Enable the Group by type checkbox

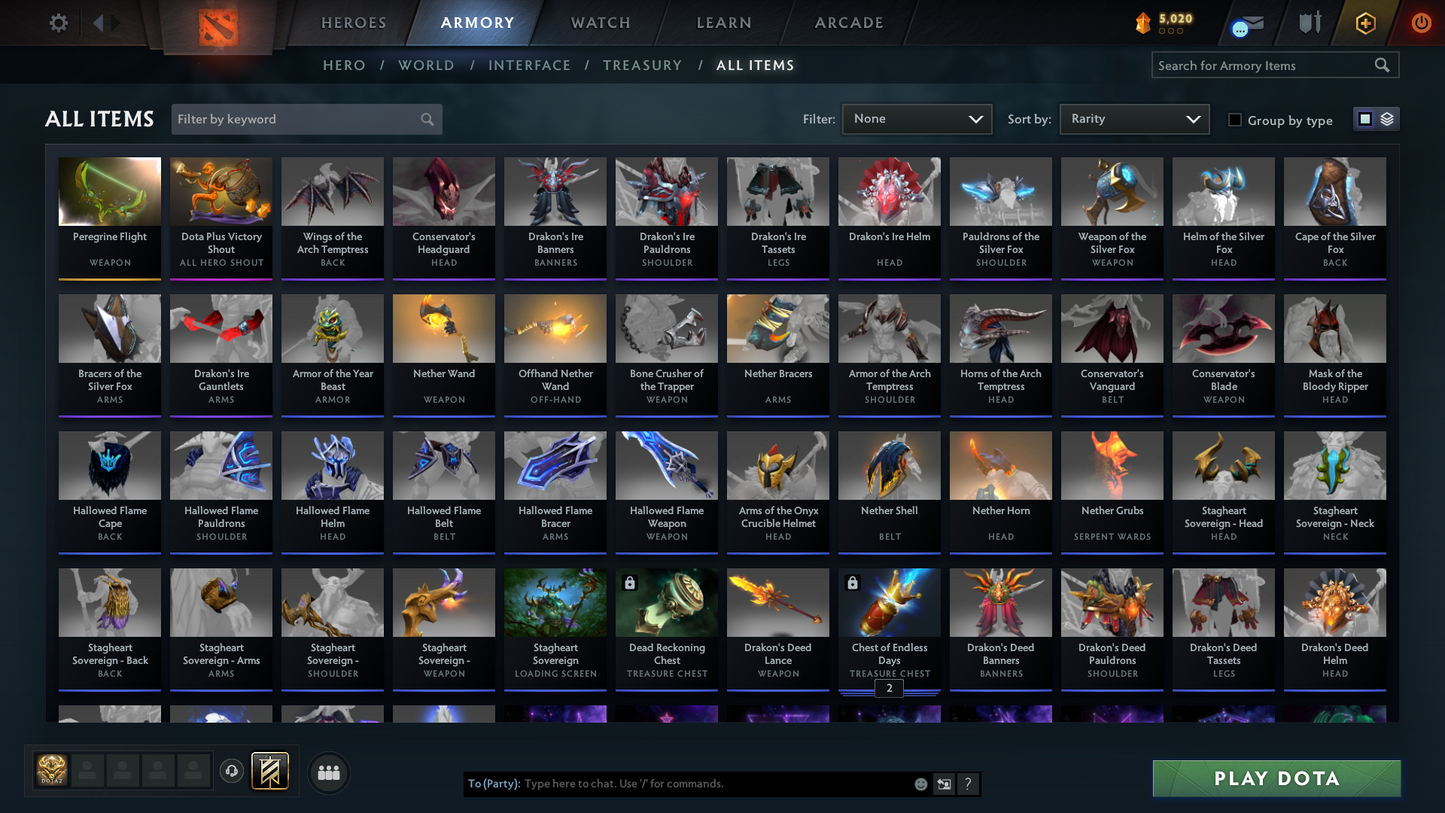click(1235, 120)
